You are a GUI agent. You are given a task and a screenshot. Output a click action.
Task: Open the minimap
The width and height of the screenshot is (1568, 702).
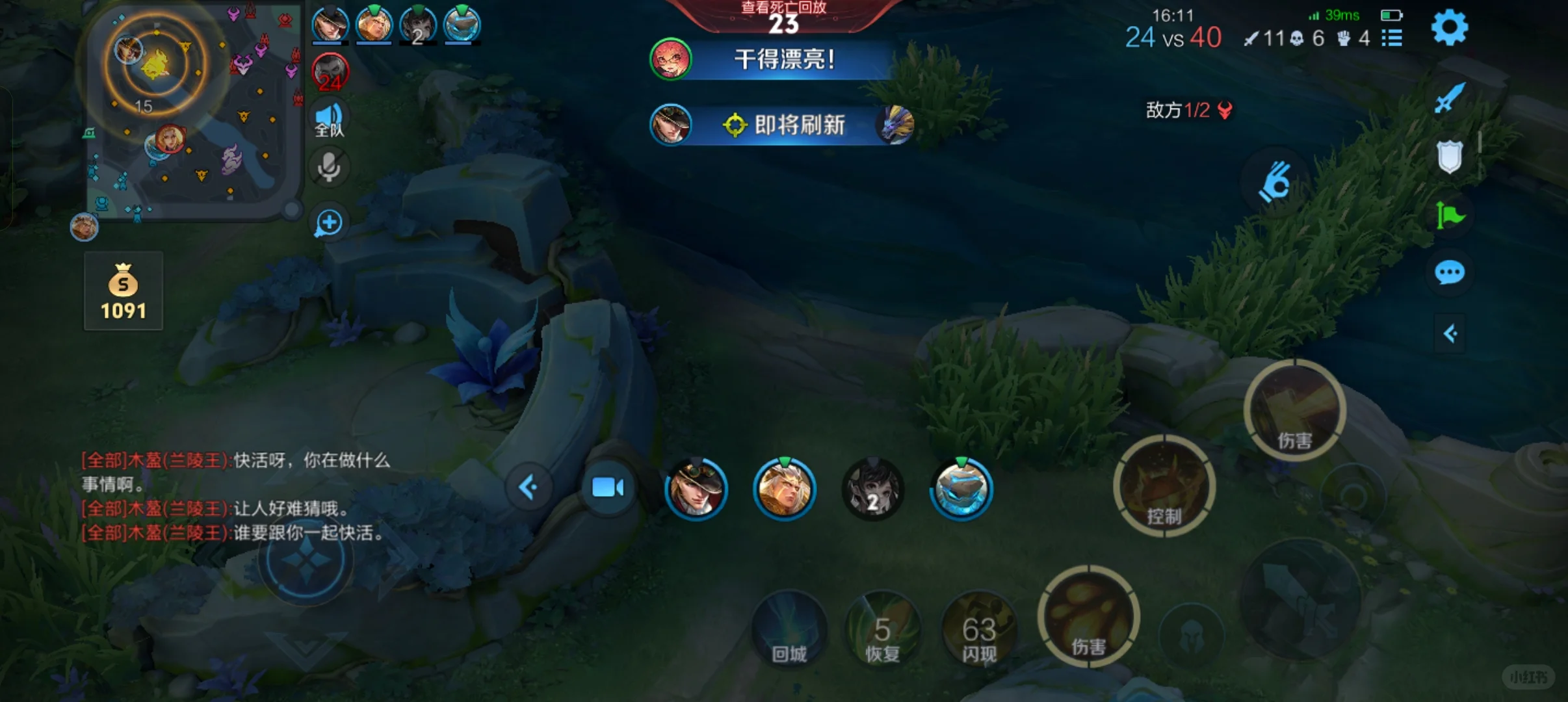point(193,110)
